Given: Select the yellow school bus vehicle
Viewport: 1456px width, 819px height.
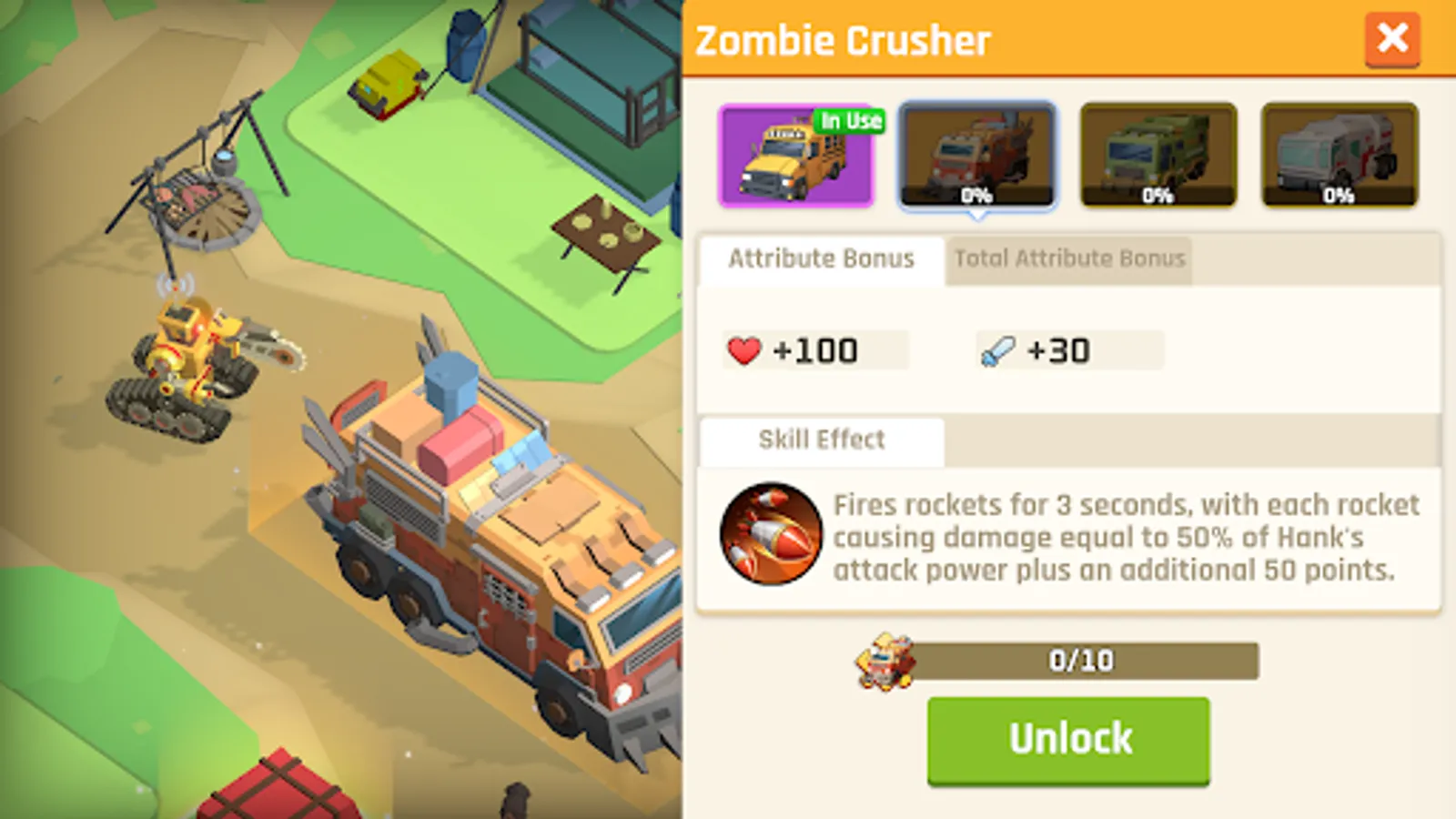Looking at the screenshot, I should coord(797,157).
